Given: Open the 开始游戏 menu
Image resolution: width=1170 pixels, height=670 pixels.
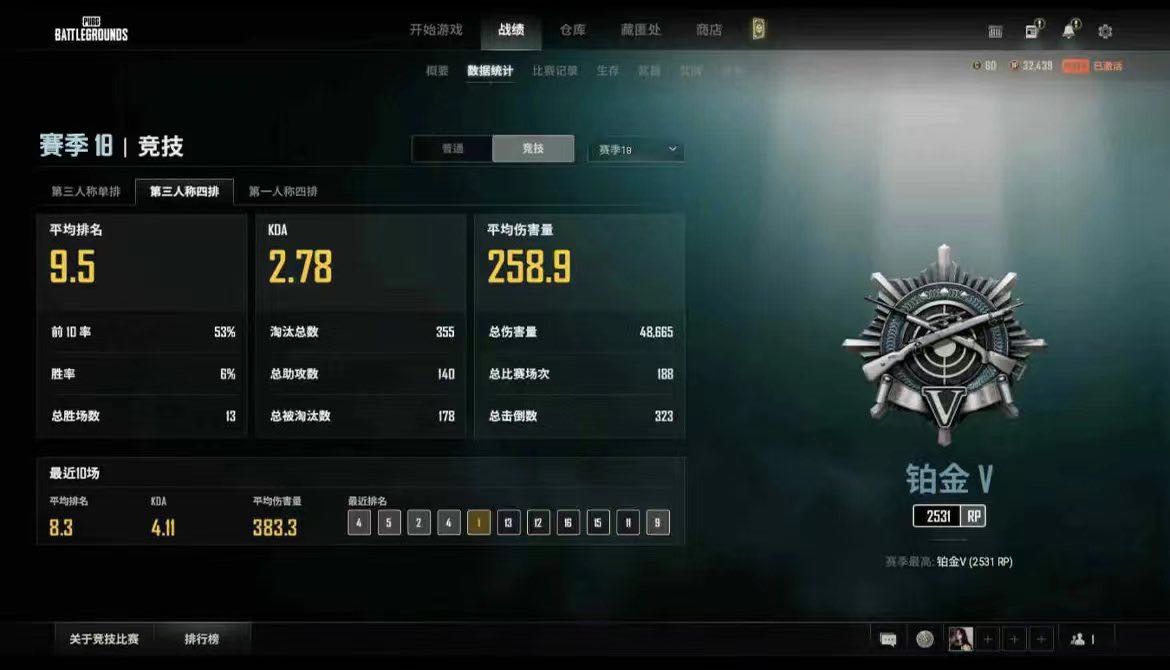Looking at the screenshot, I should click(436, 30).
